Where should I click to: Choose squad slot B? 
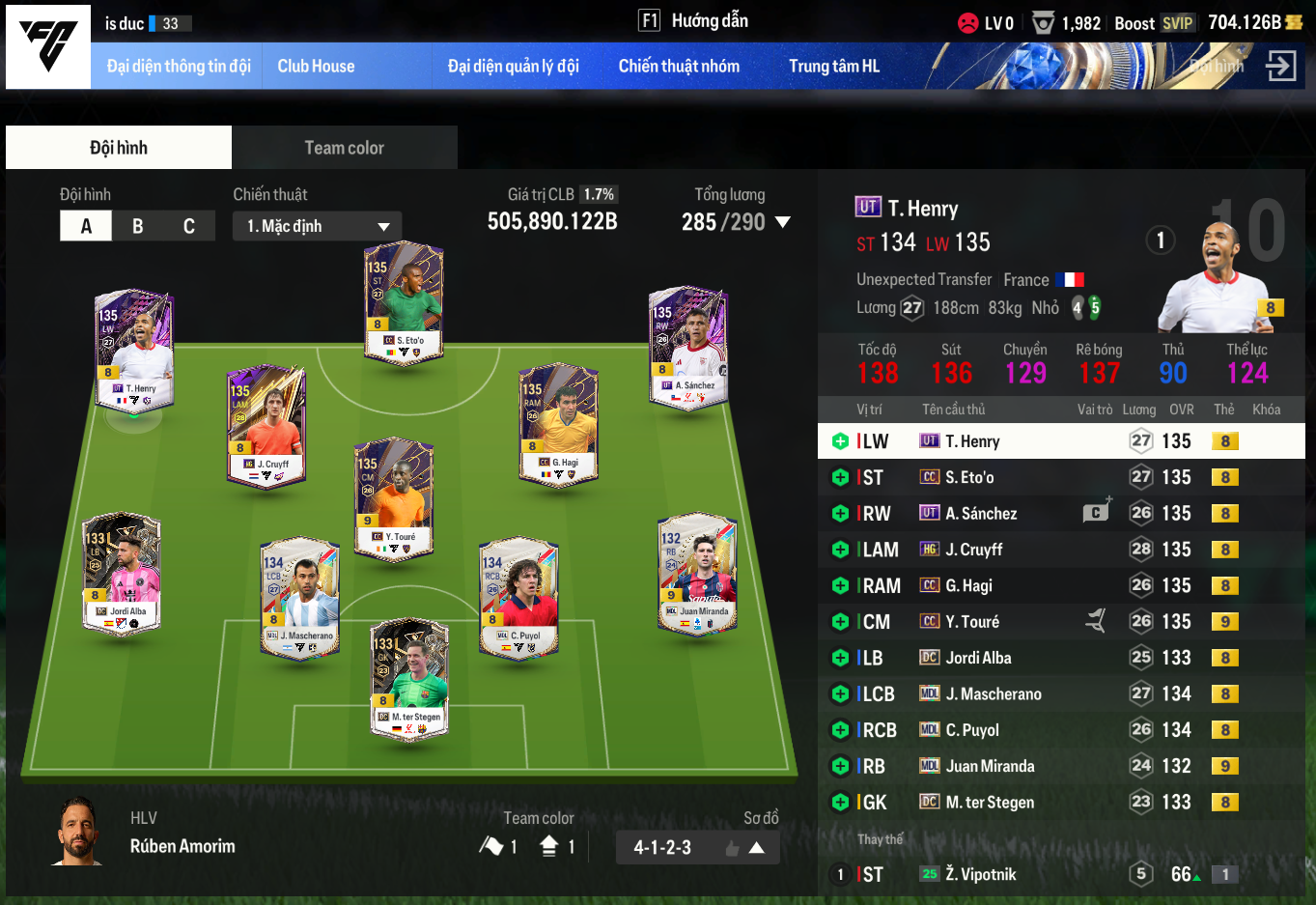(138, 226)
